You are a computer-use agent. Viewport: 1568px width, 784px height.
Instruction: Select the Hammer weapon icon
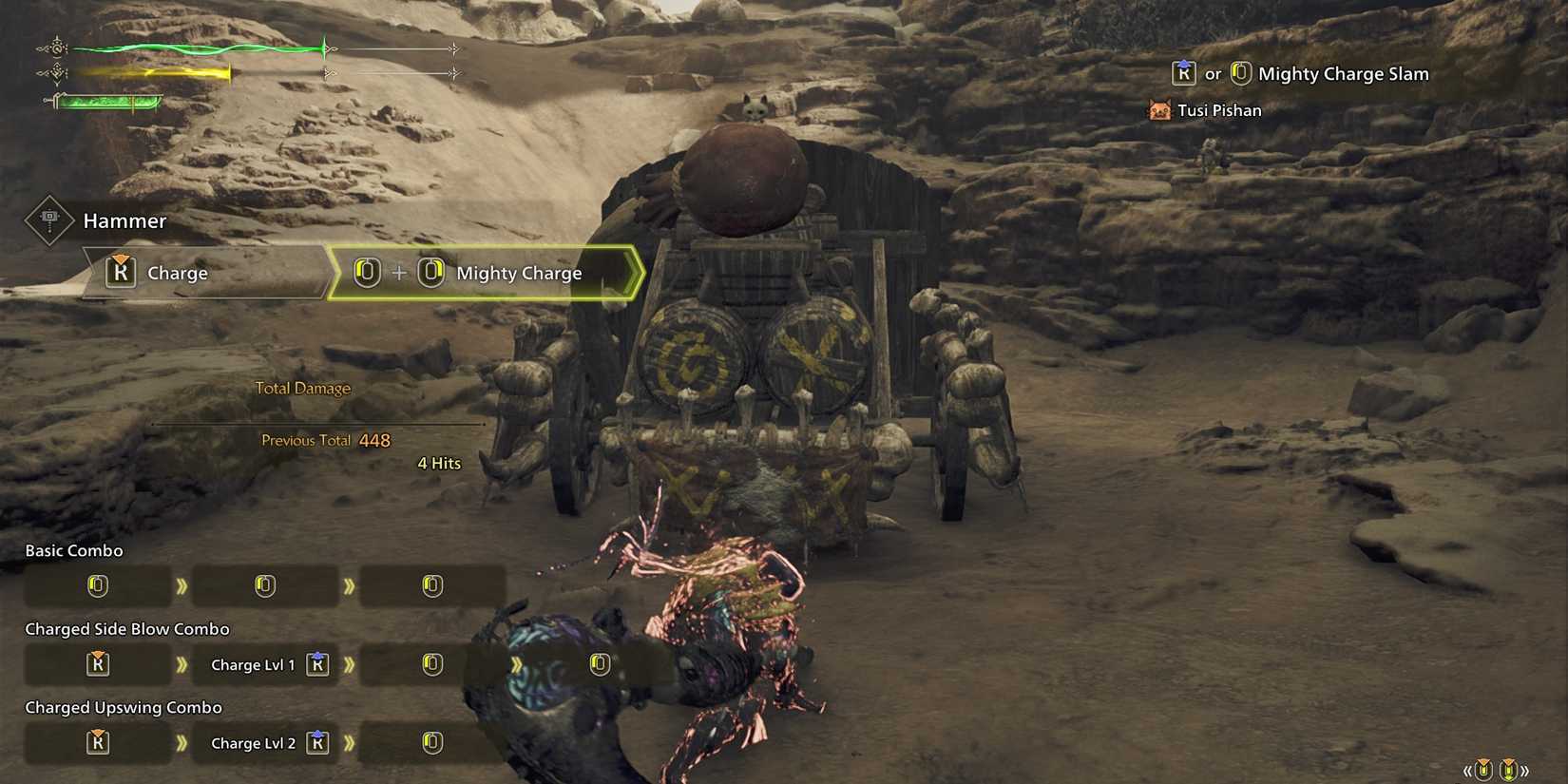(x=48, y=220)
